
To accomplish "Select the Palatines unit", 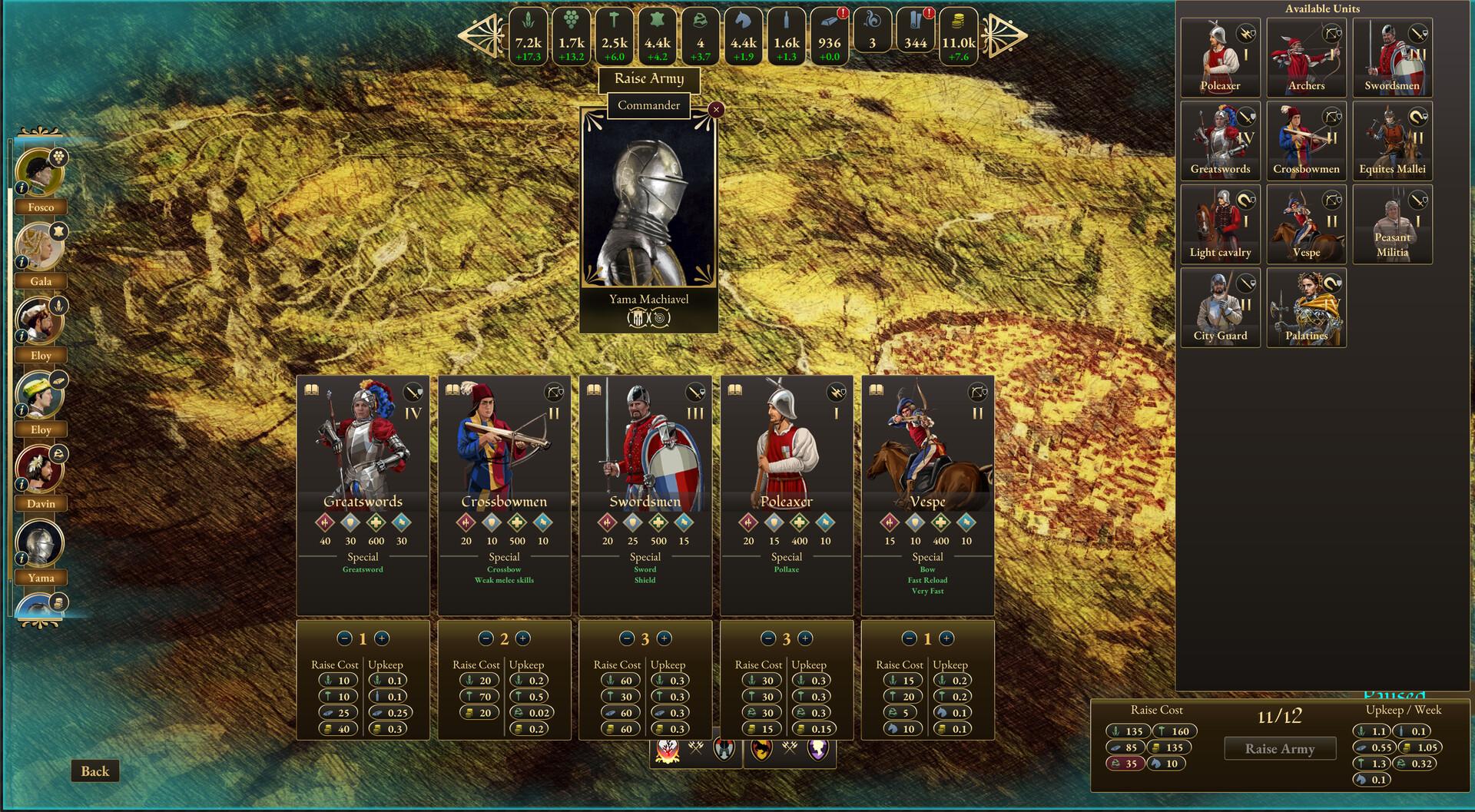I will pyautogui.click(x=1306, y=307).
